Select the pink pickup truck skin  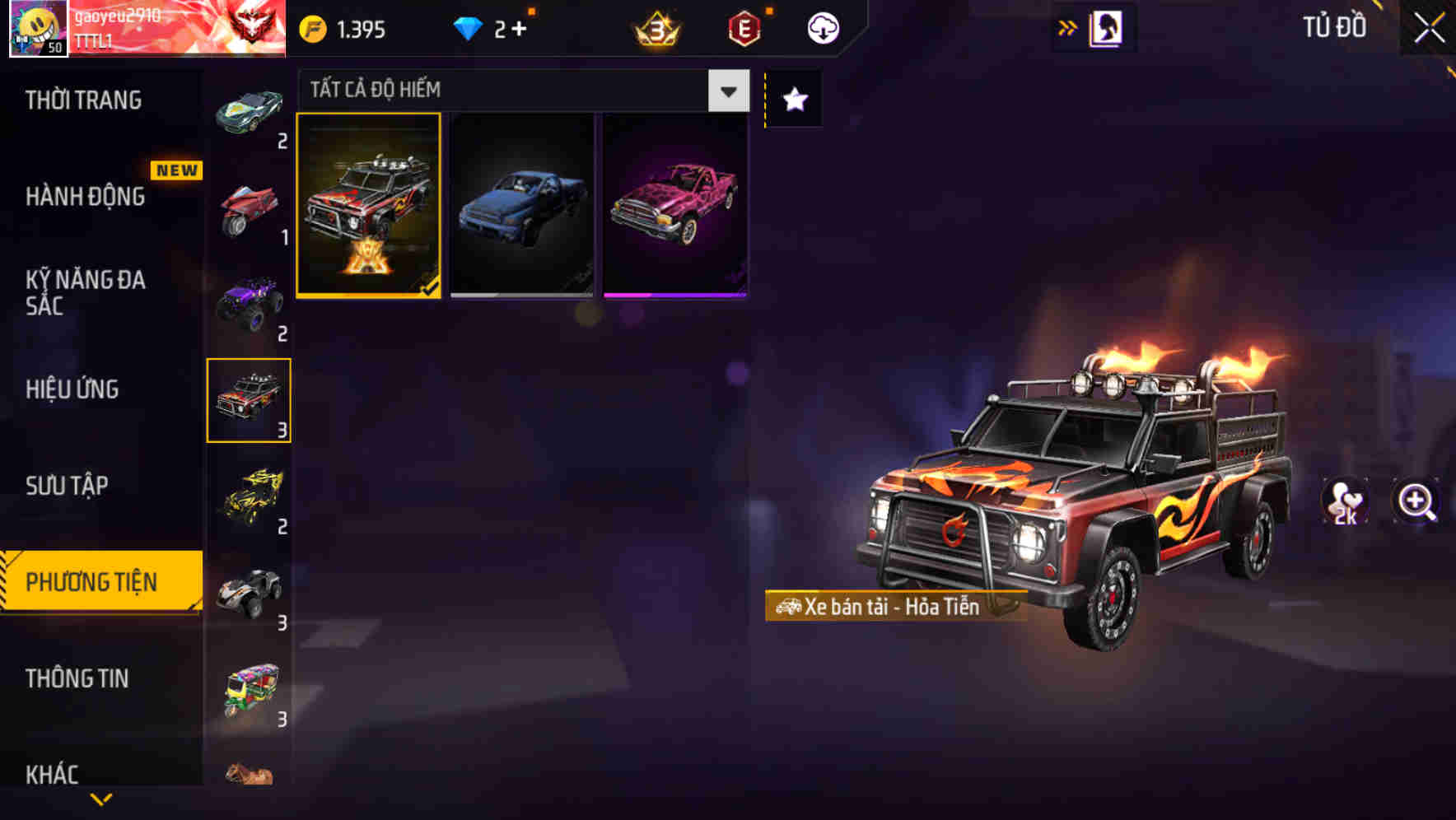point(674,206)
